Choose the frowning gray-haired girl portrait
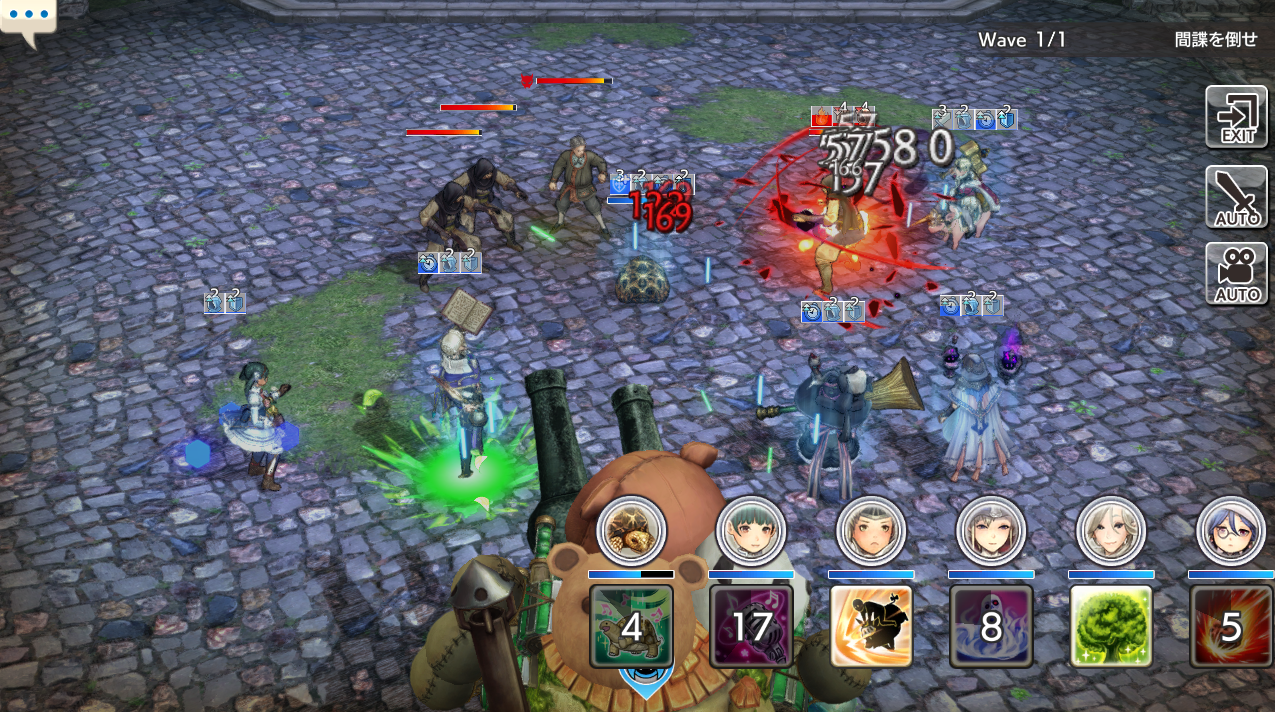Screen dimensions: 1275x712 (871, 531)
